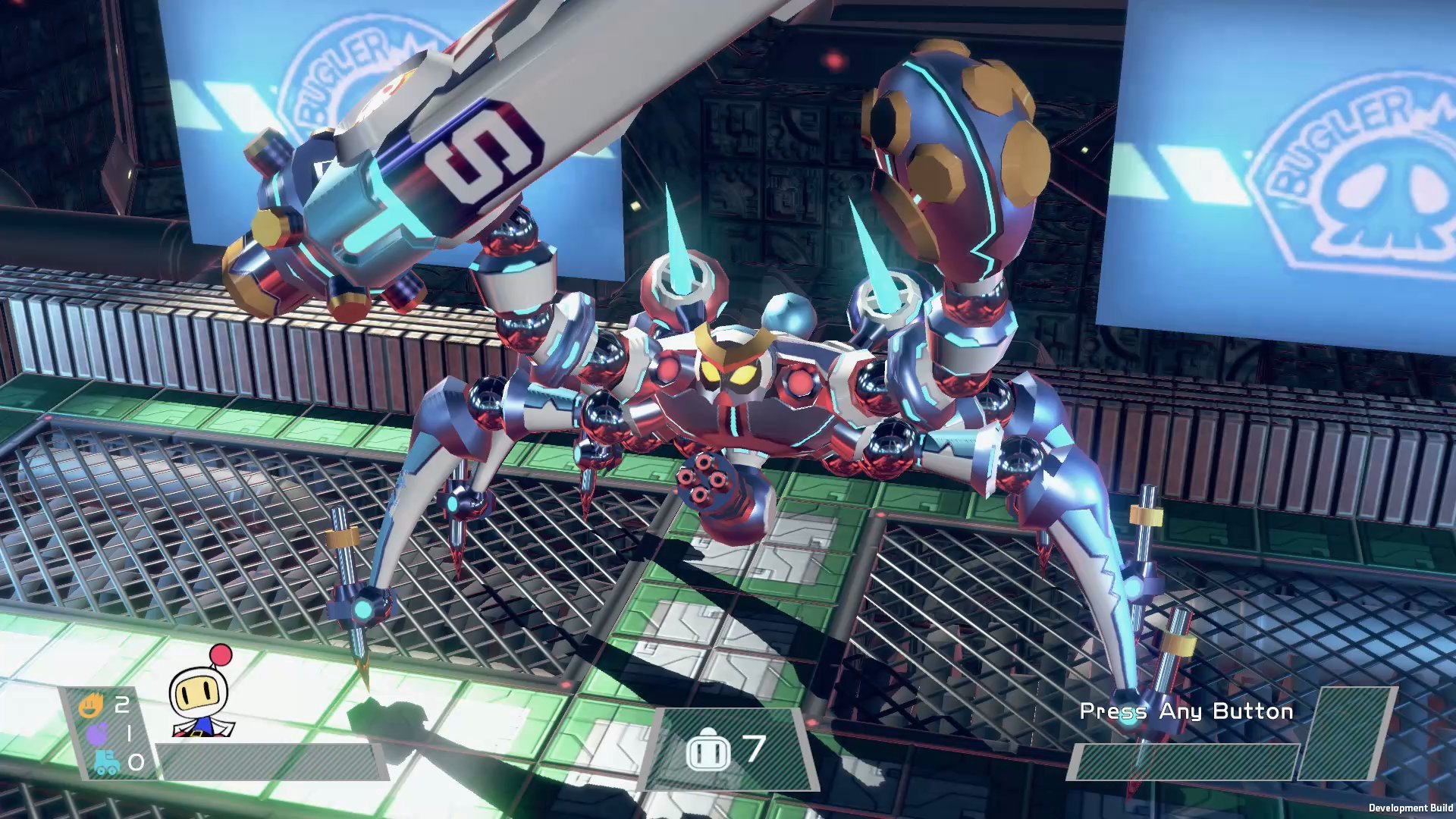
Task: Toggle the speed count showing 0
Action: (135, 762)
